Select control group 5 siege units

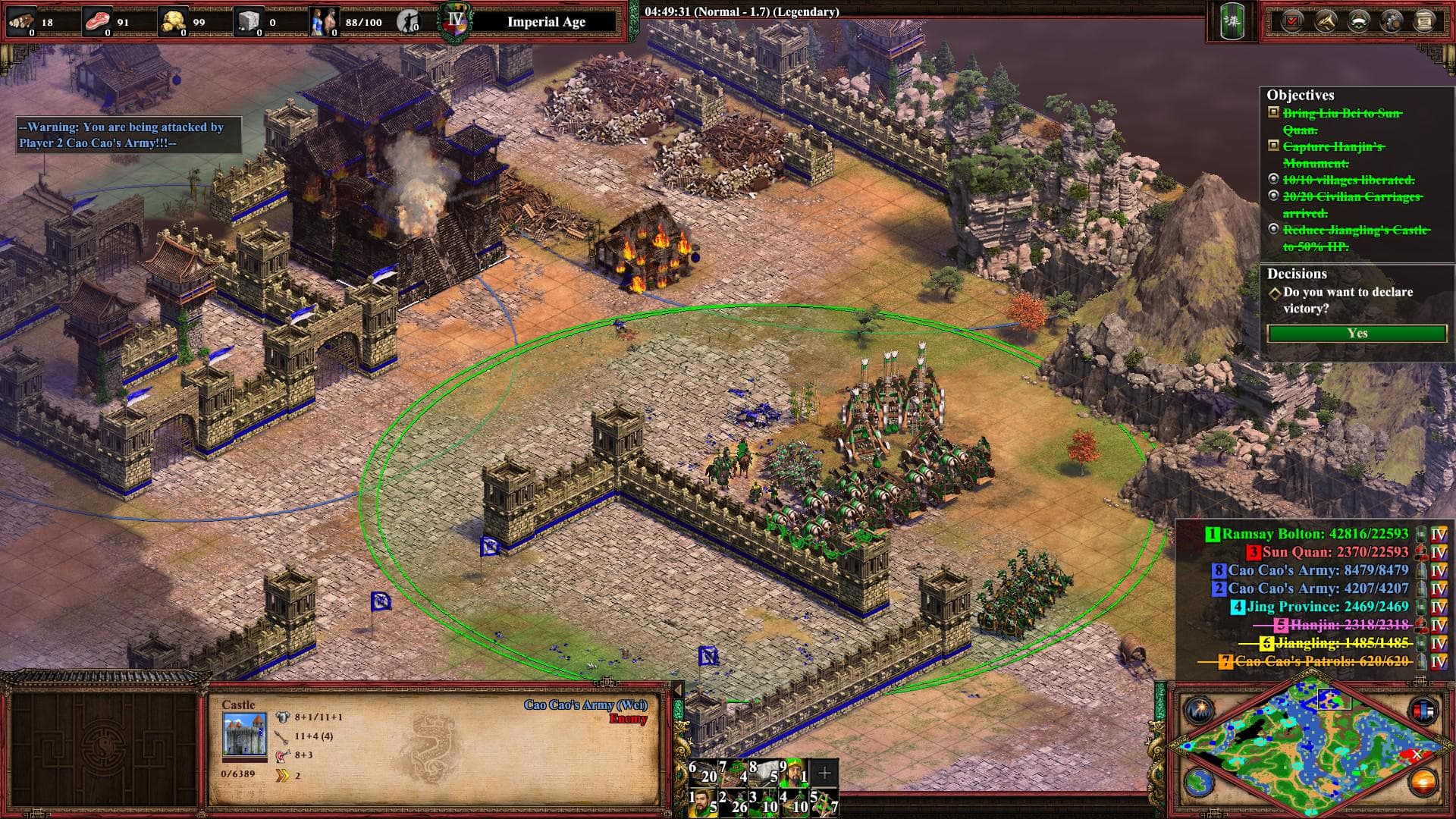tap(824, 802)
